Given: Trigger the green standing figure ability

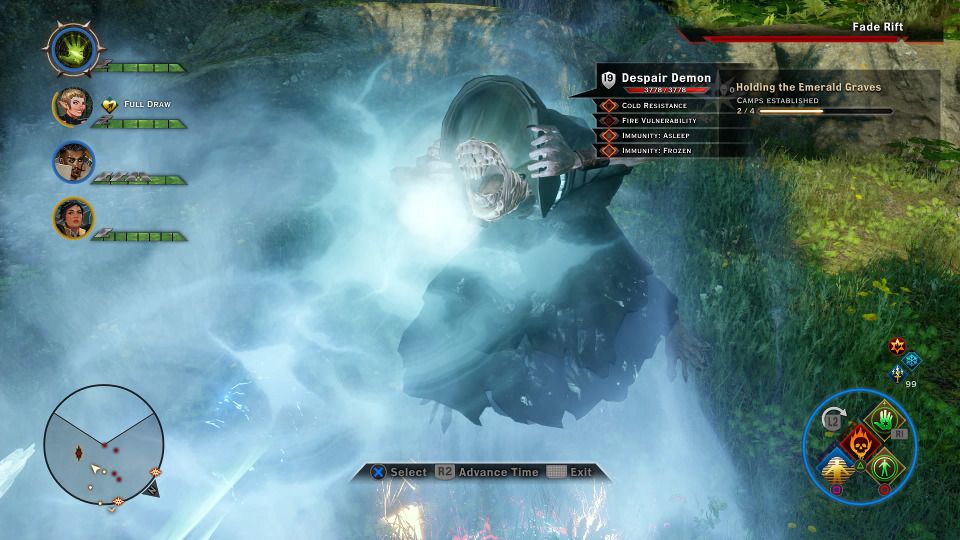Looking at the screenshot, I should point(883,467).
